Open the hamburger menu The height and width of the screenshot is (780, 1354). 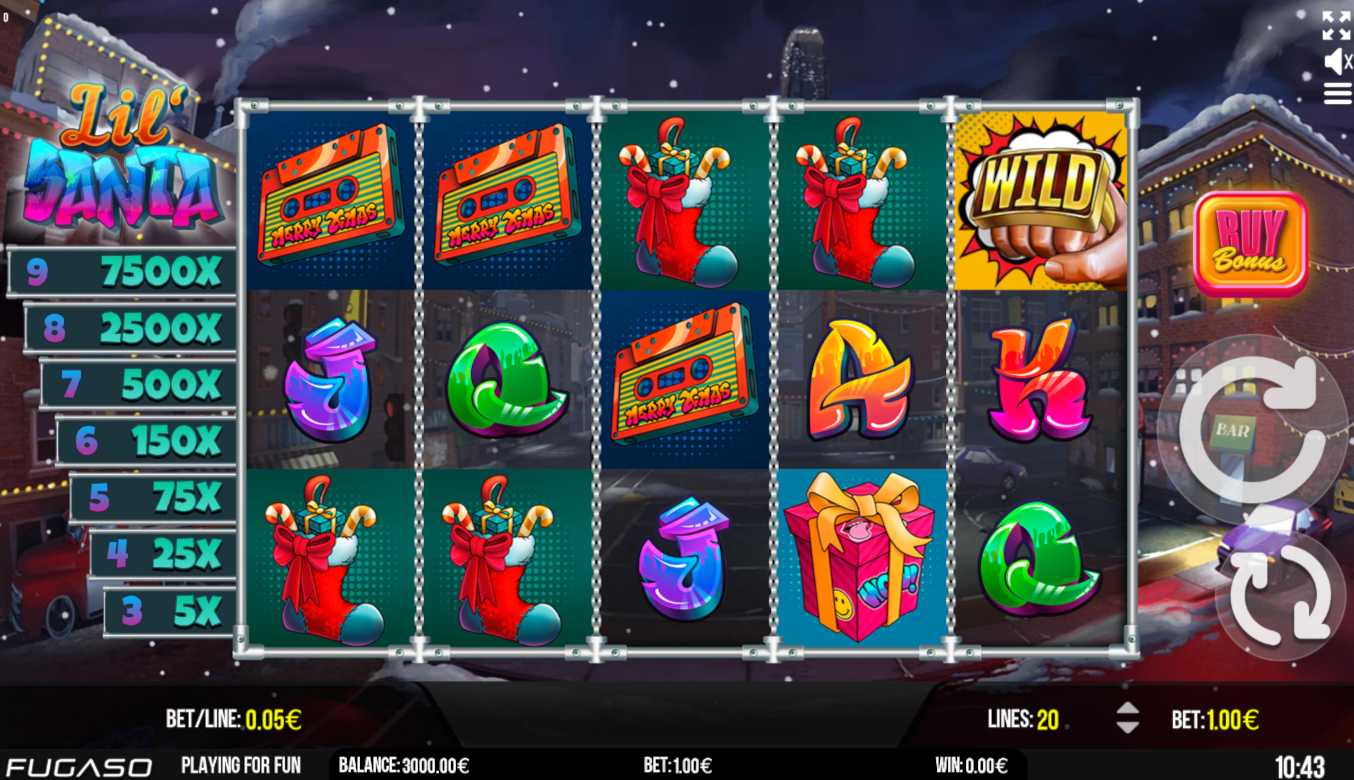(x=1337, y=94)
